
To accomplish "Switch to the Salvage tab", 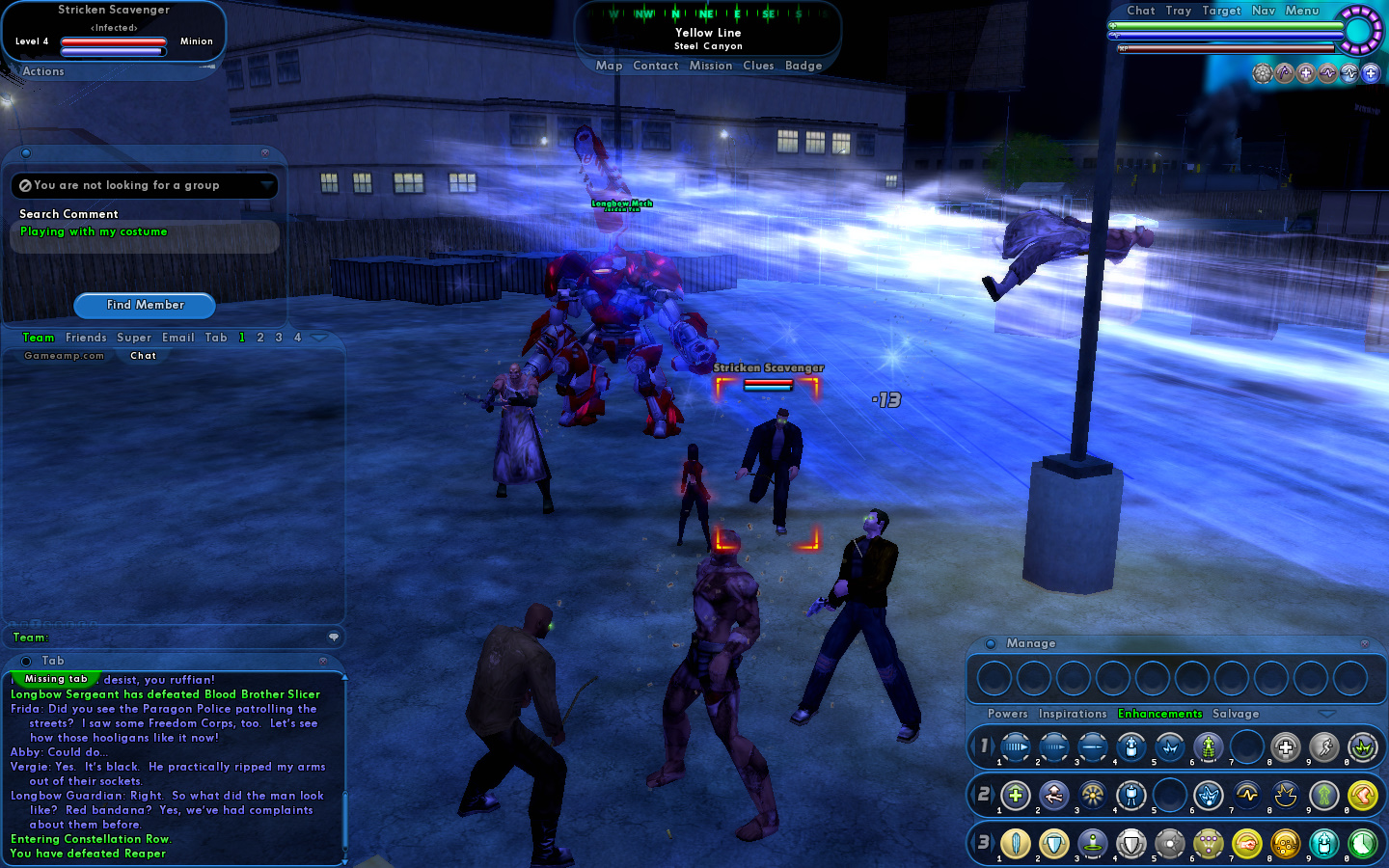I will (1236, 714).
